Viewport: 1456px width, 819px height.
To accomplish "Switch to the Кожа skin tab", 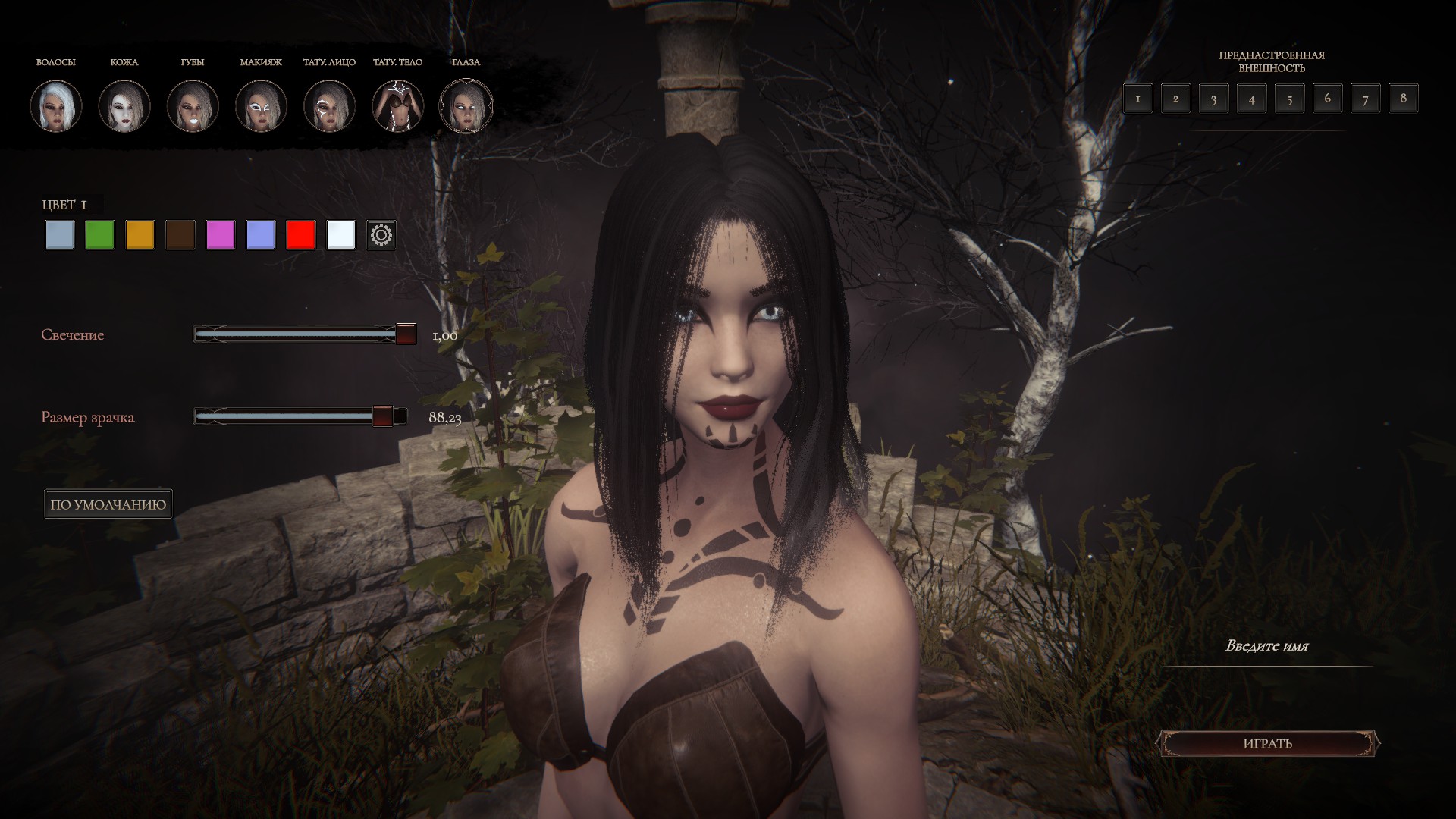I will coord(124,105).
